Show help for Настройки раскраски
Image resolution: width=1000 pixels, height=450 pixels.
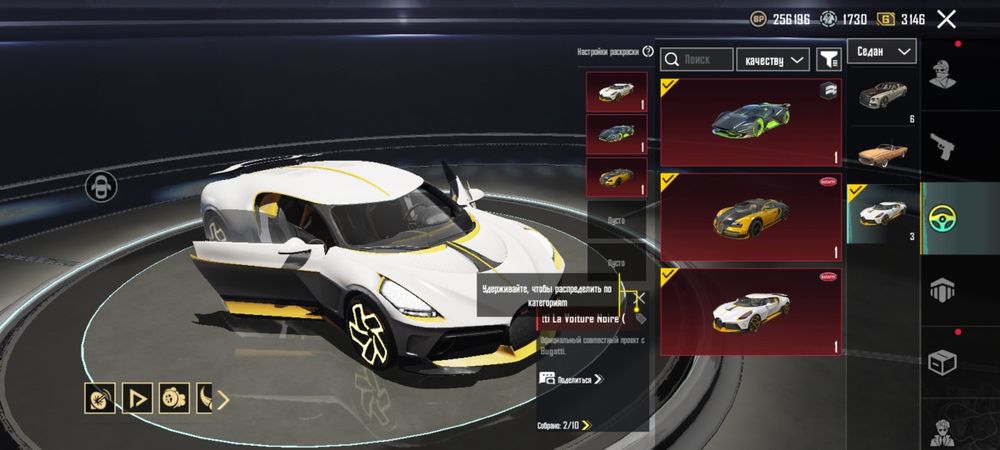click(648, 52)
